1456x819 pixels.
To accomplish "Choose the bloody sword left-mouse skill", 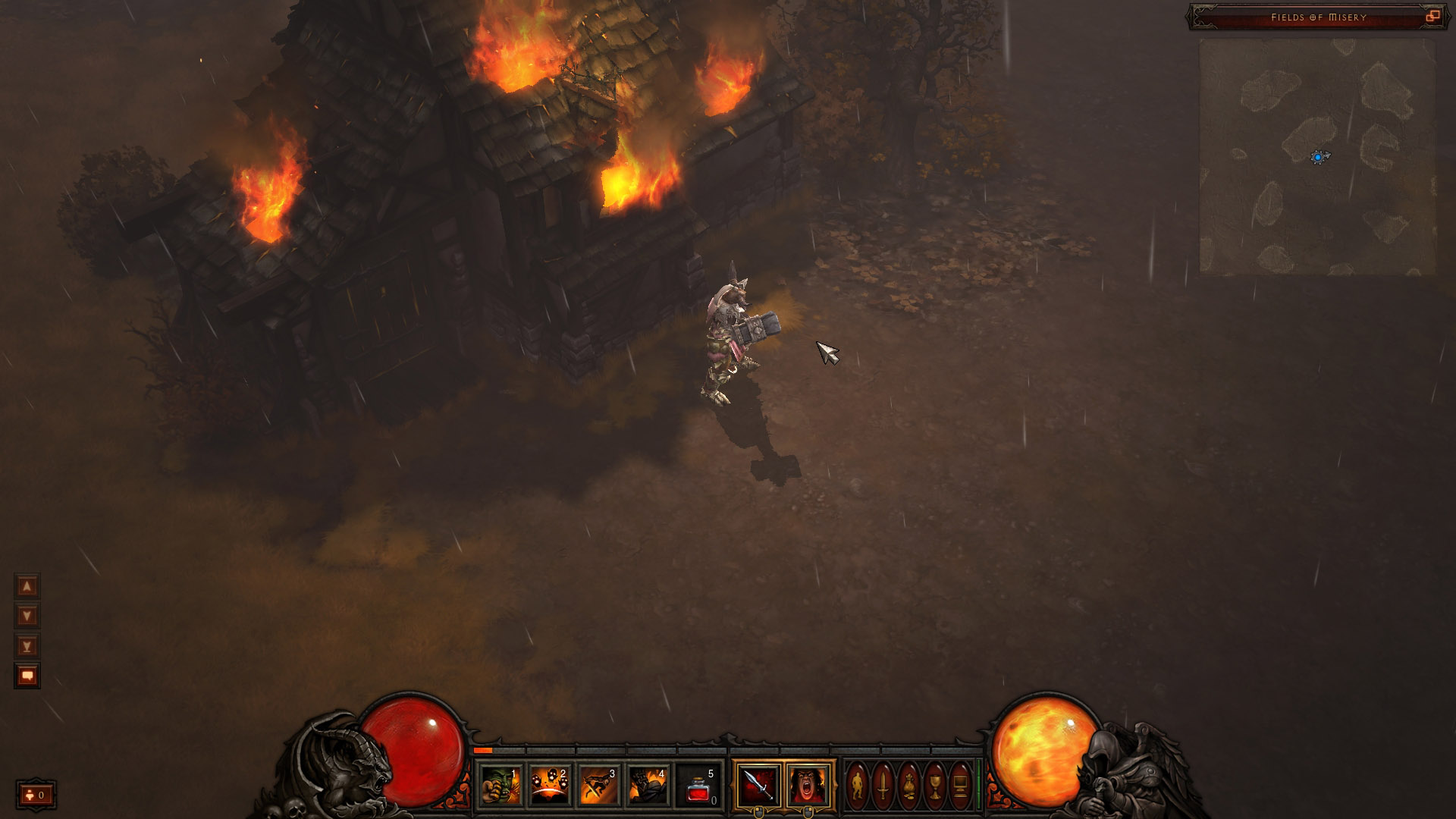I will pos(758,785).
